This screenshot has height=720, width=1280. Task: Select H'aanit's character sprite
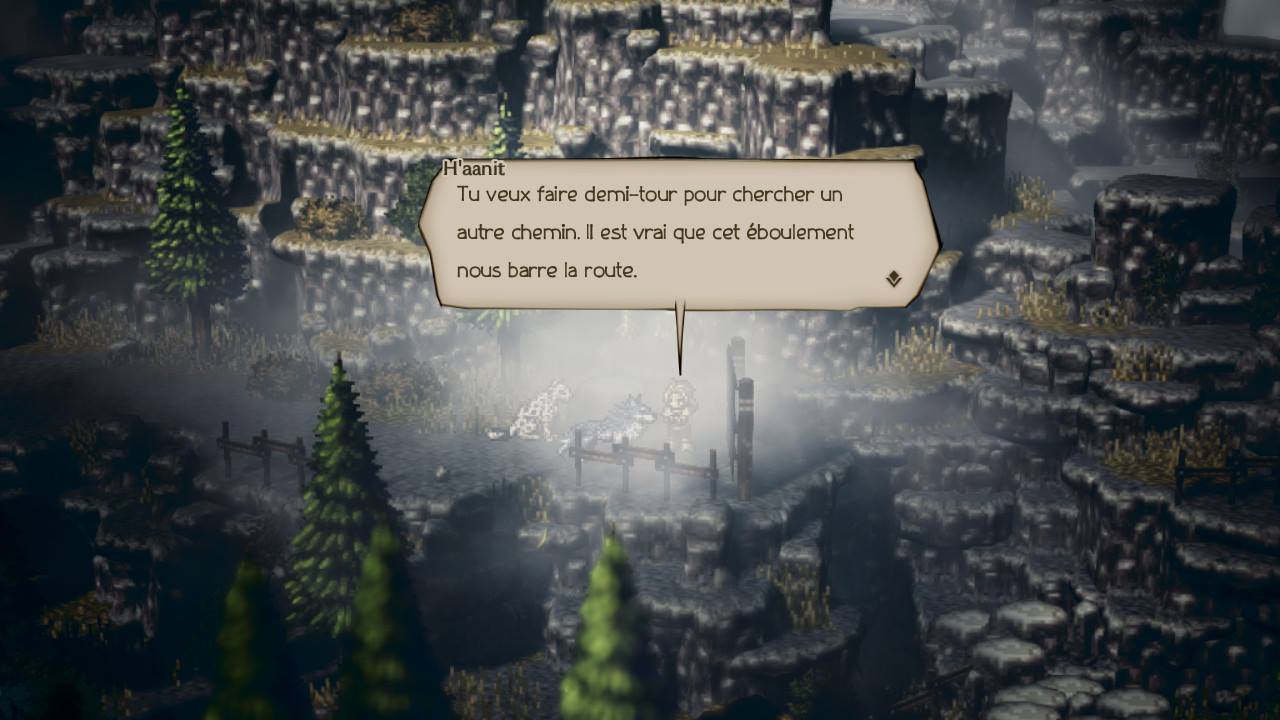pyautogui.click(x=676, y=405)
